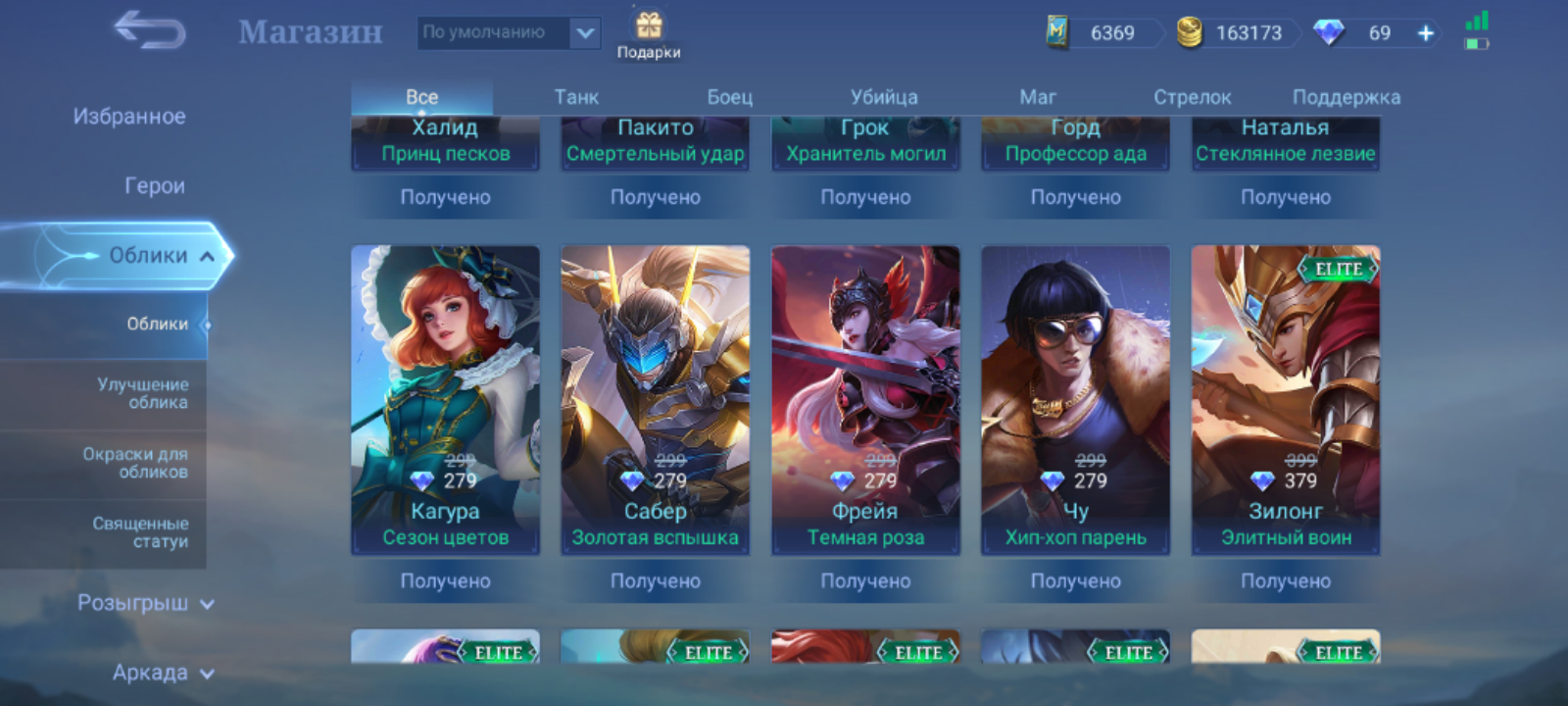Select Улучшение облика submenu entry
1568x706 pixels.
click(142, 393)
